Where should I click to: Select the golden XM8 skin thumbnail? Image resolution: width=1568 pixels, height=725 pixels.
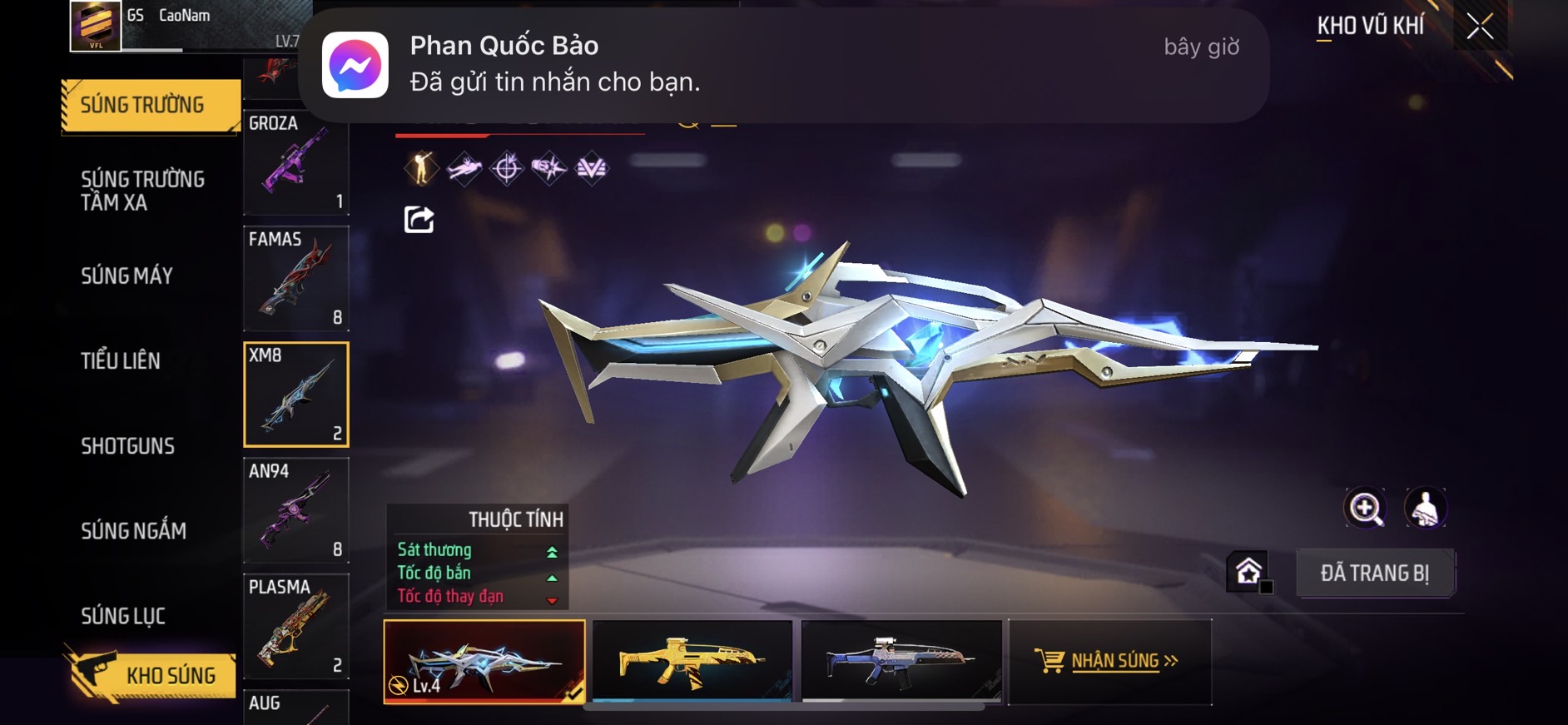(692, 661)
